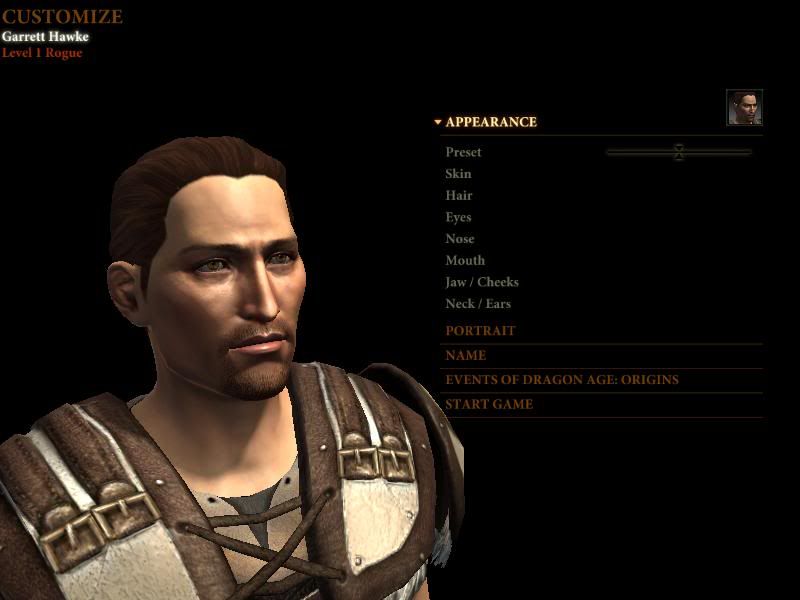Open Events of Dragon Age: Origins
Image resolution: width=800 pixels, height=600 pixels.
562,380
